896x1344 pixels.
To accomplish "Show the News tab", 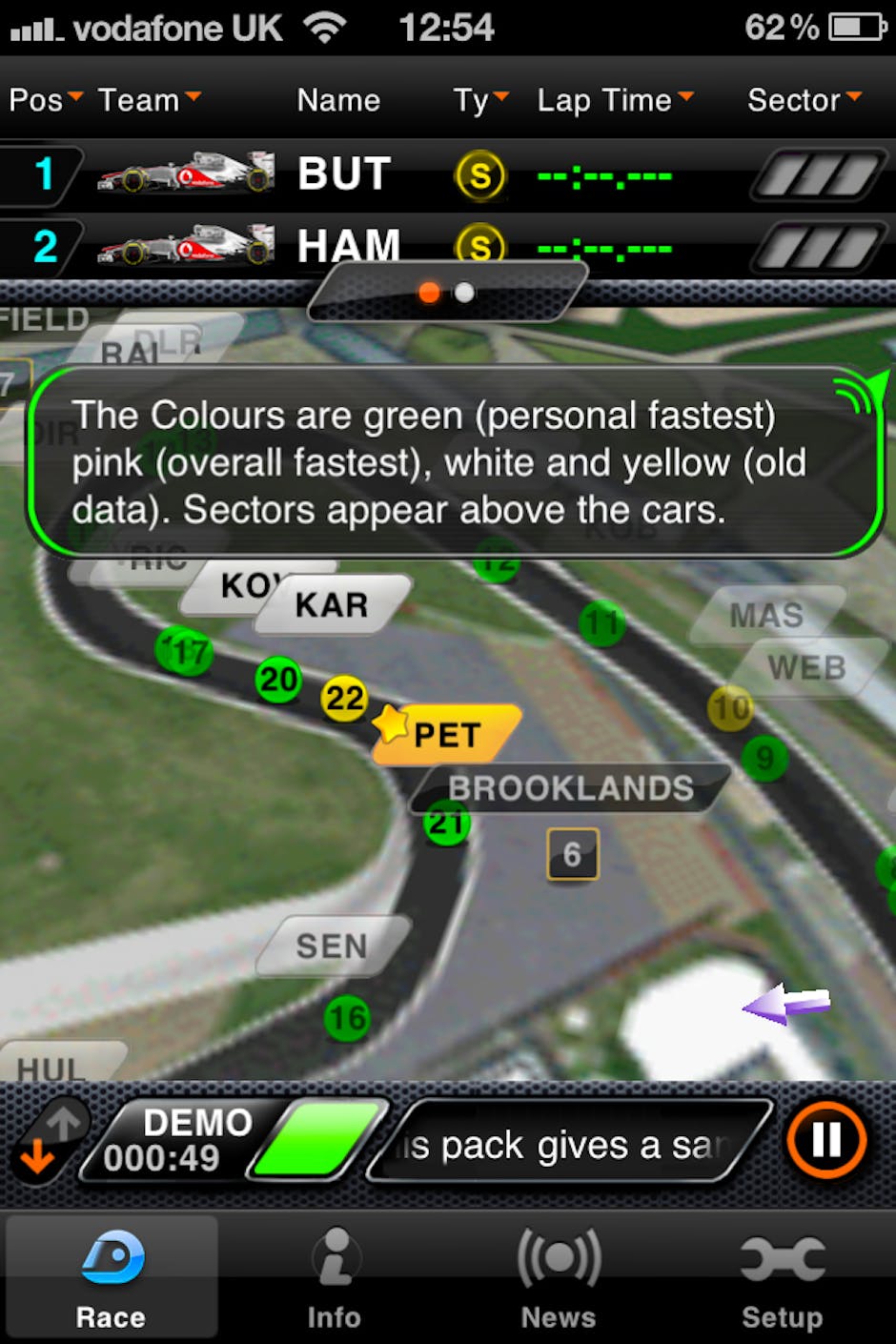I will click(x=559, y=1277).
